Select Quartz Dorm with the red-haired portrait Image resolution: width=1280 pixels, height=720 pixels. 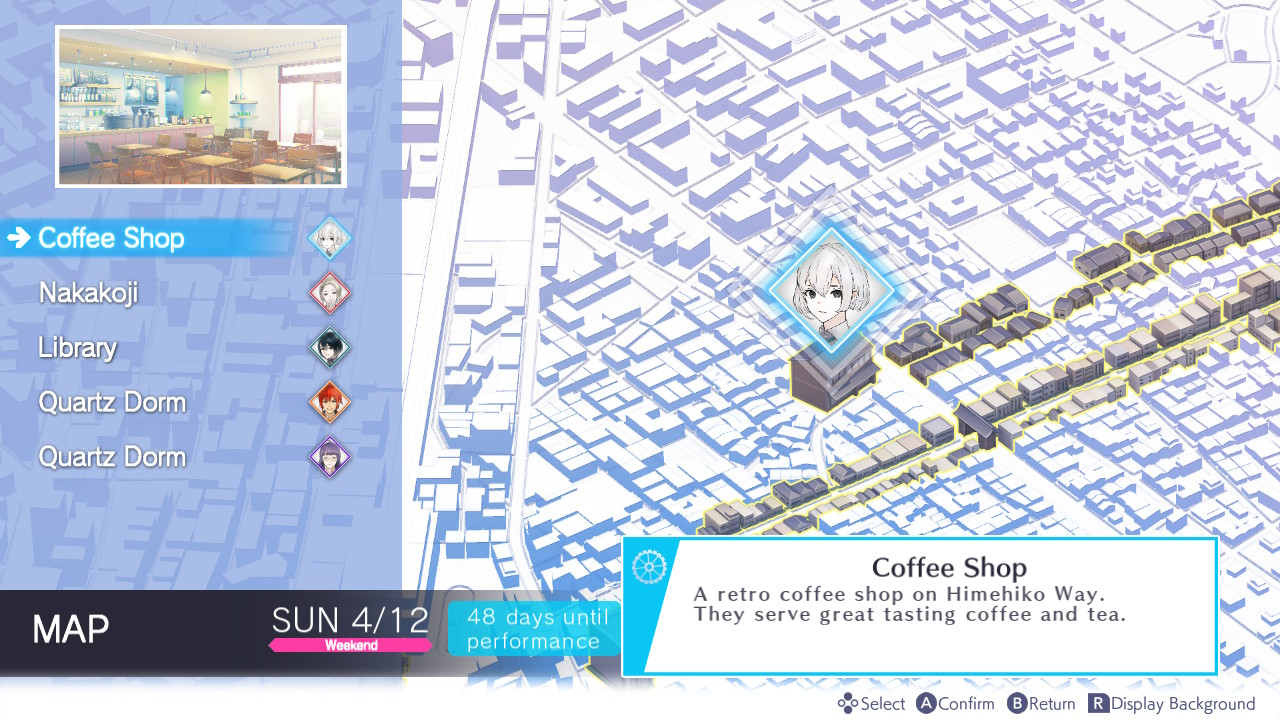112,403
